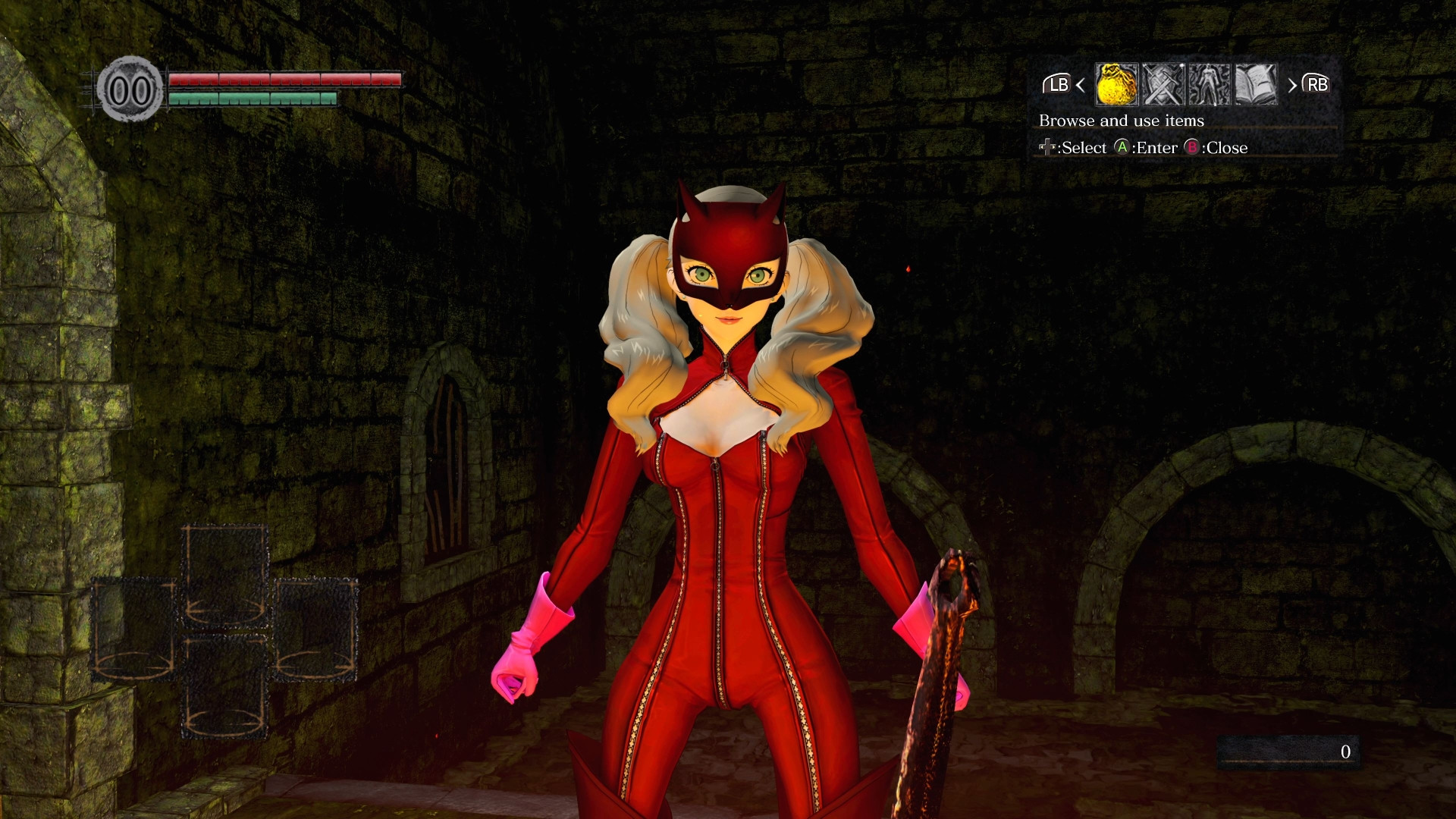Click the left chevron beside the item bag
Viewport: 1456px width, 819px height.
pos(1080,86)
